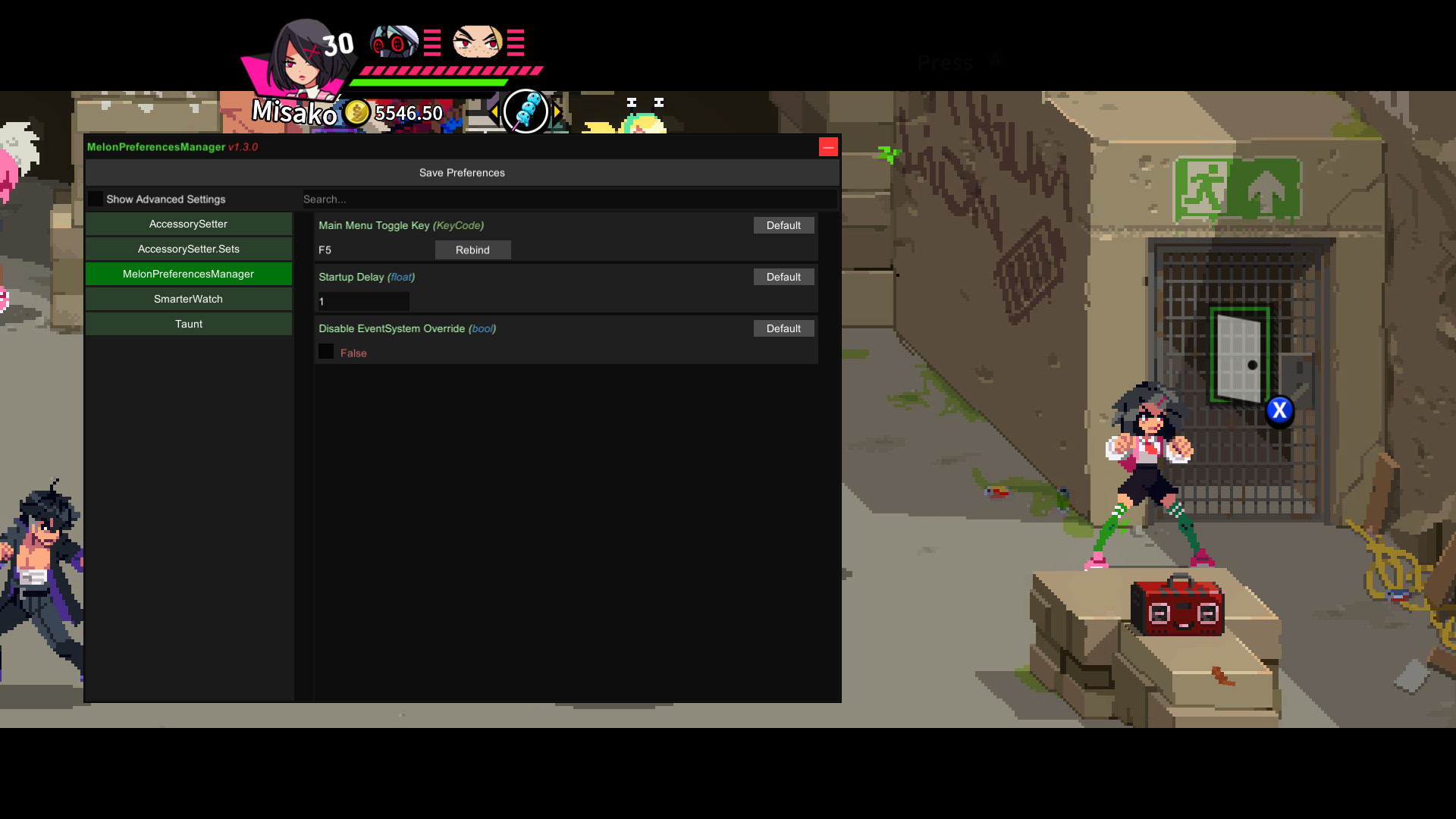Click the X button prompt on the door
The height and width of the screenshot is (819, 1456).
coord(1280,410)
